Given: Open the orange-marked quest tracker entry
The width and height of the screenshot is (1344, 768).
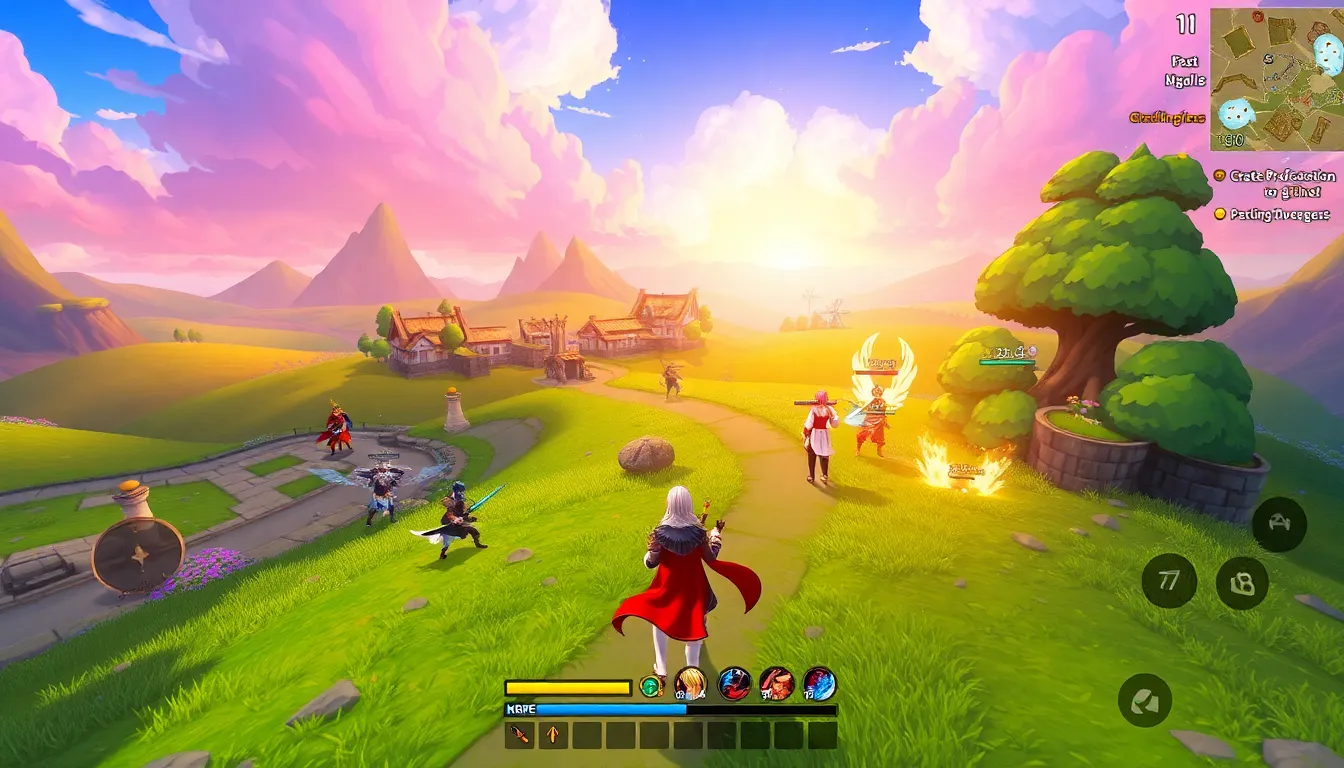Looking at the screenshot, I should pyautogui.click(x=1274, y=183).
